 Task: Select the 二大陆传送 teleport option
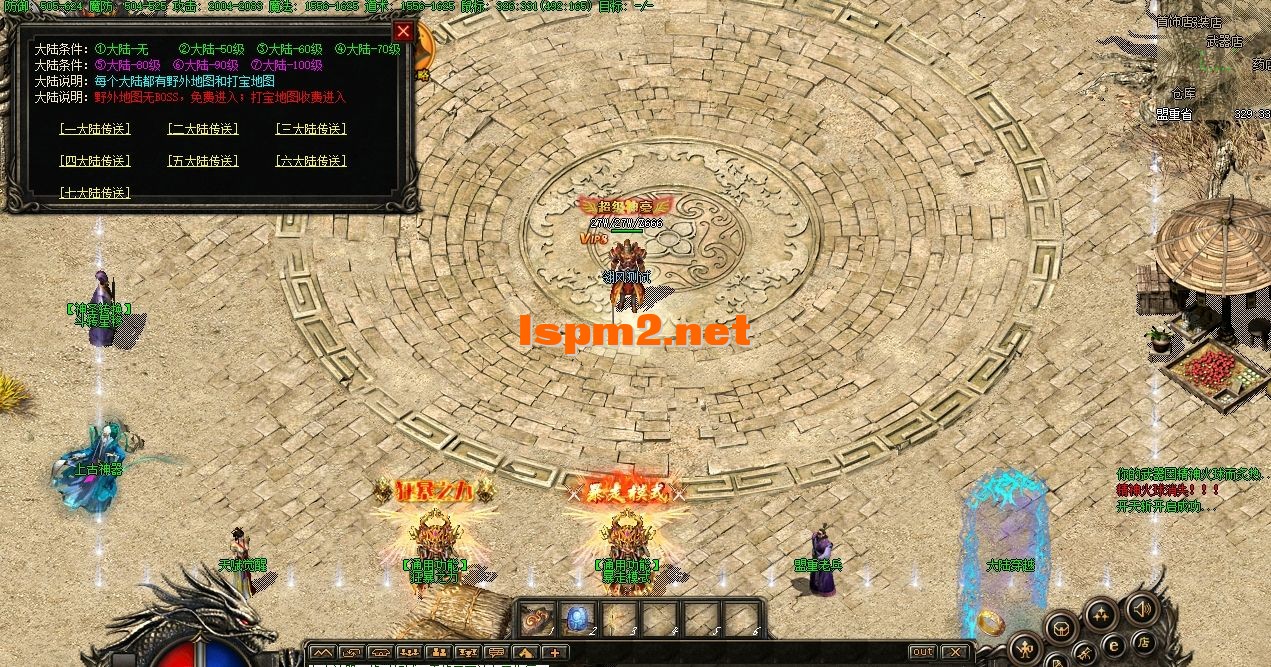pos(203,129)
